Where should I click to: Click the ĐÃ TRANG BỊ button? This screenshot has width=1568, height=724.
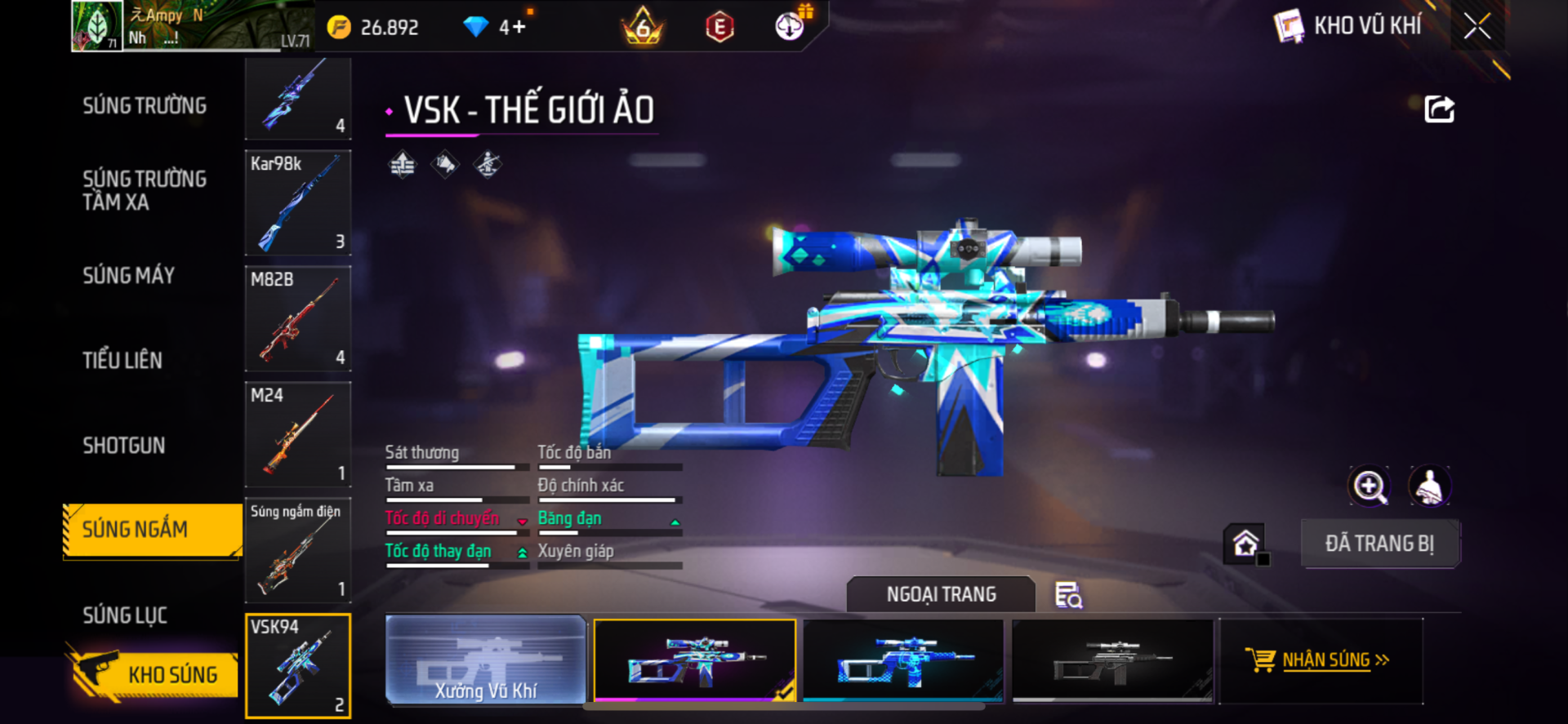point(1379,544)
